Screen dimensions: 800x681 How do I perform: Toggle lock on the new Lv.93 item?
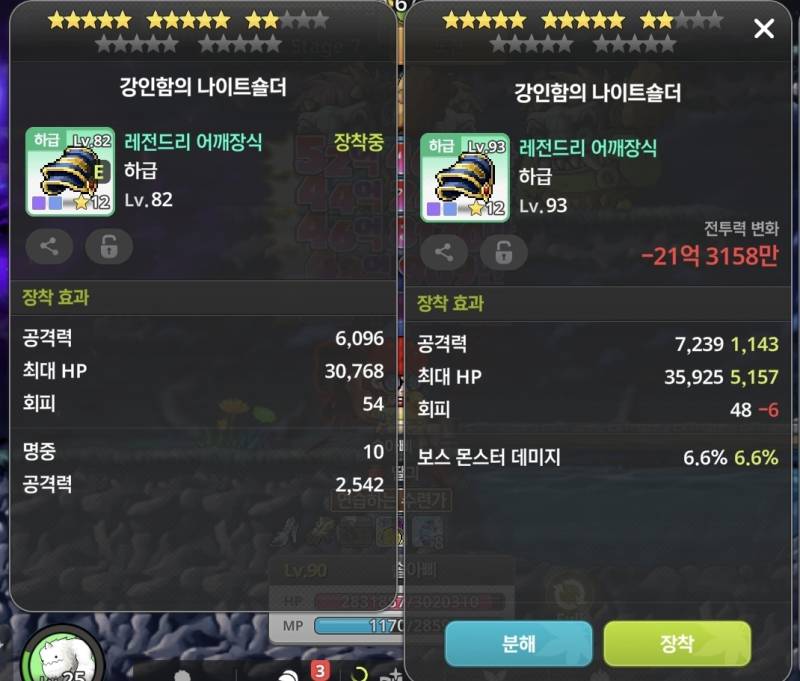[504, 252]
